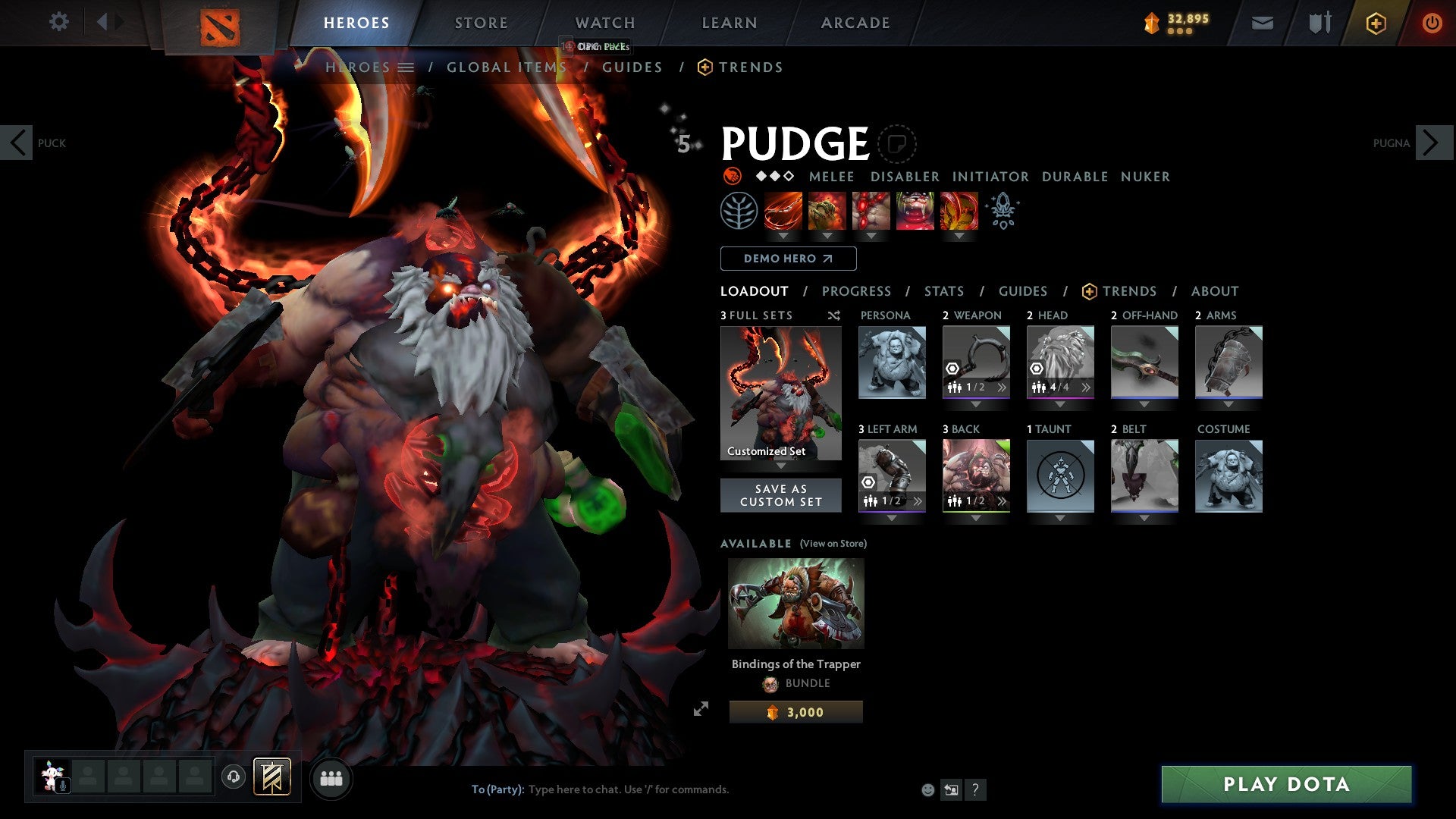Click the View on Store link

[x=832, y=544]
